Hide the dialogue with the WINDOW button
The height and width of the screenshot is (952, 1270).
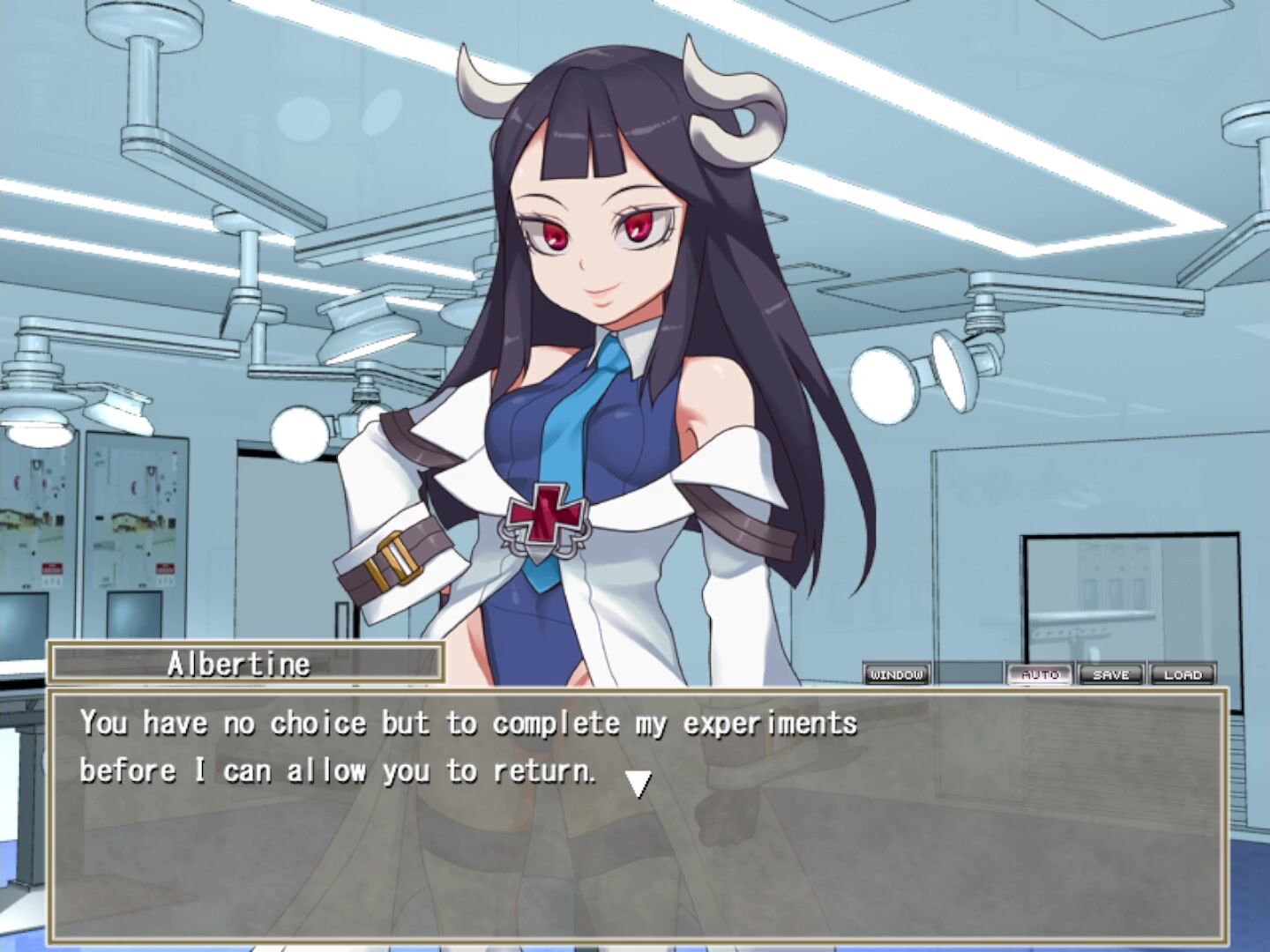[896, 674]
